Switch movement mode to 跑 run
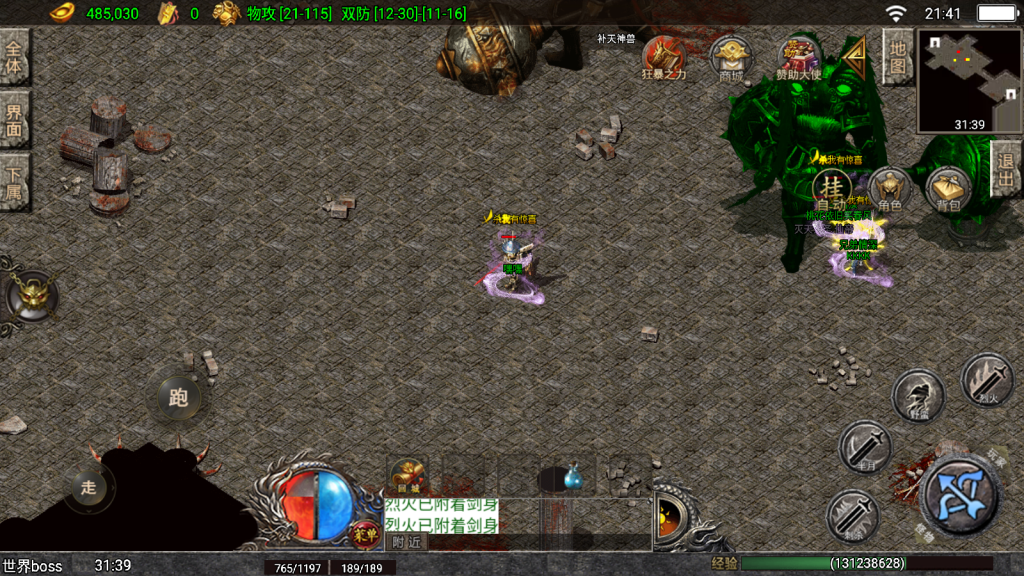1024x576 pixels. point(179,398)
